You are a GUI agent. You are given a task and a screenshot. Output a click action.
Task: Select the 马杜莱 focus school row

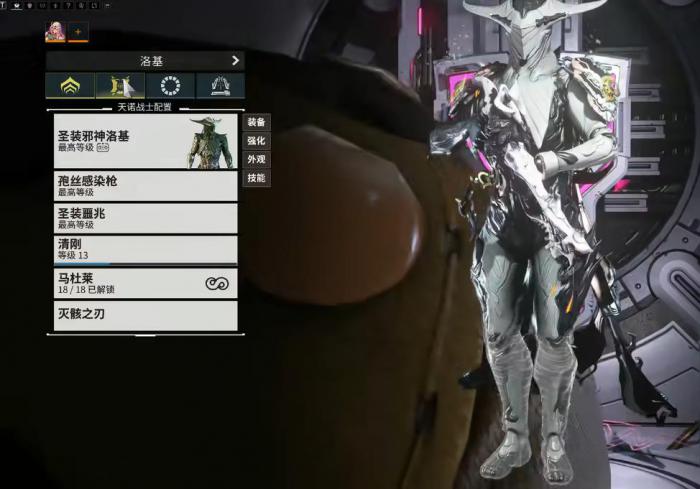[x=145, y=283]
